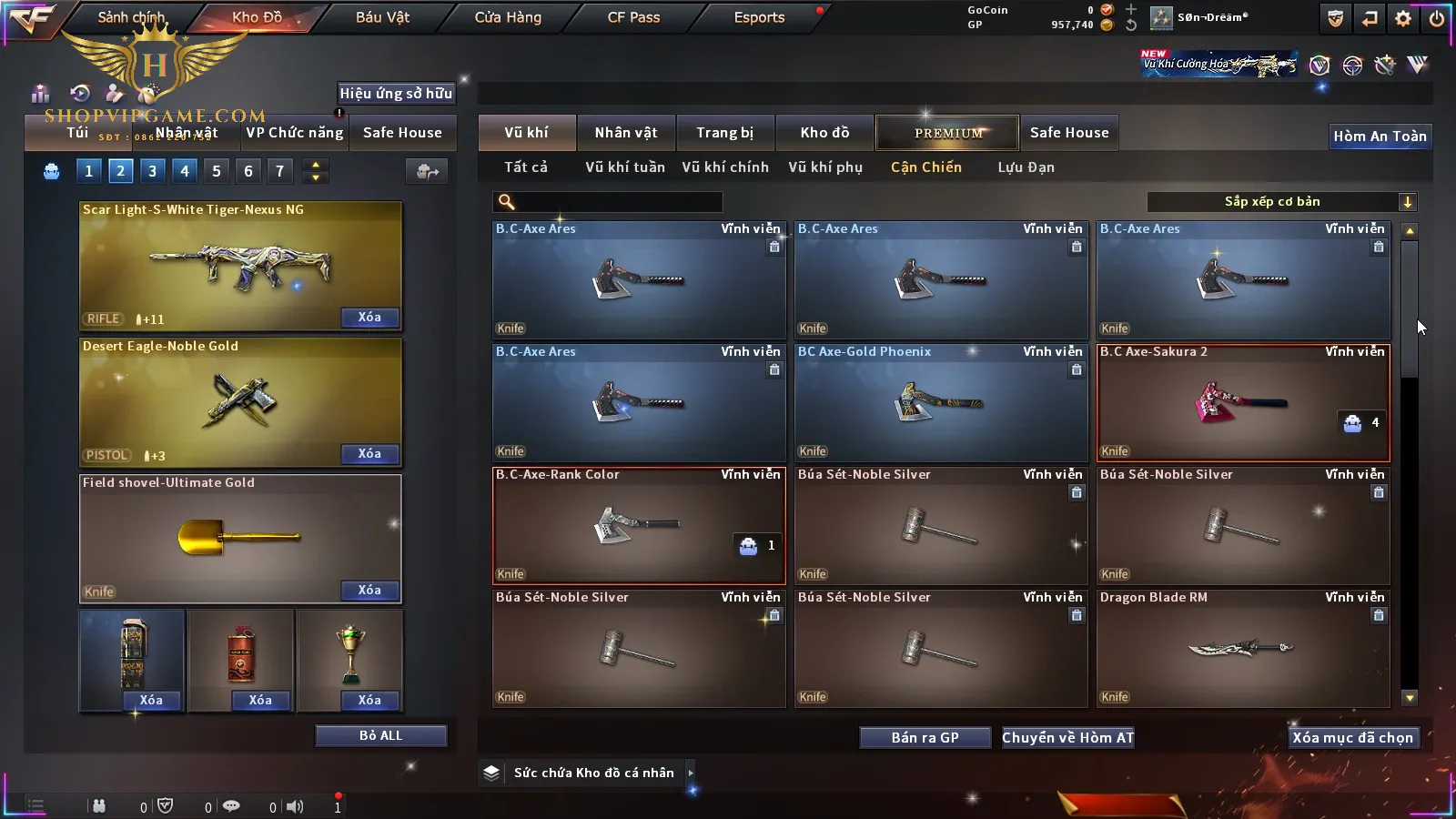Click Chuyển về Hòm AT button

(x=1067, y=738)
